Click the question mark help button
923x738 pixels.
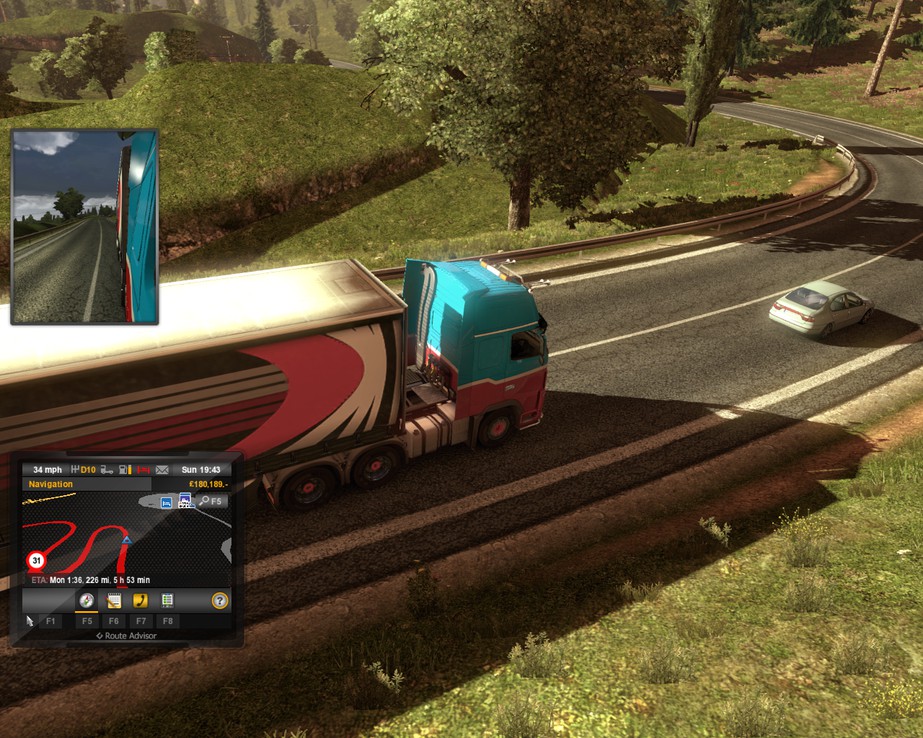pyautogui.click(x=220, y=601)
